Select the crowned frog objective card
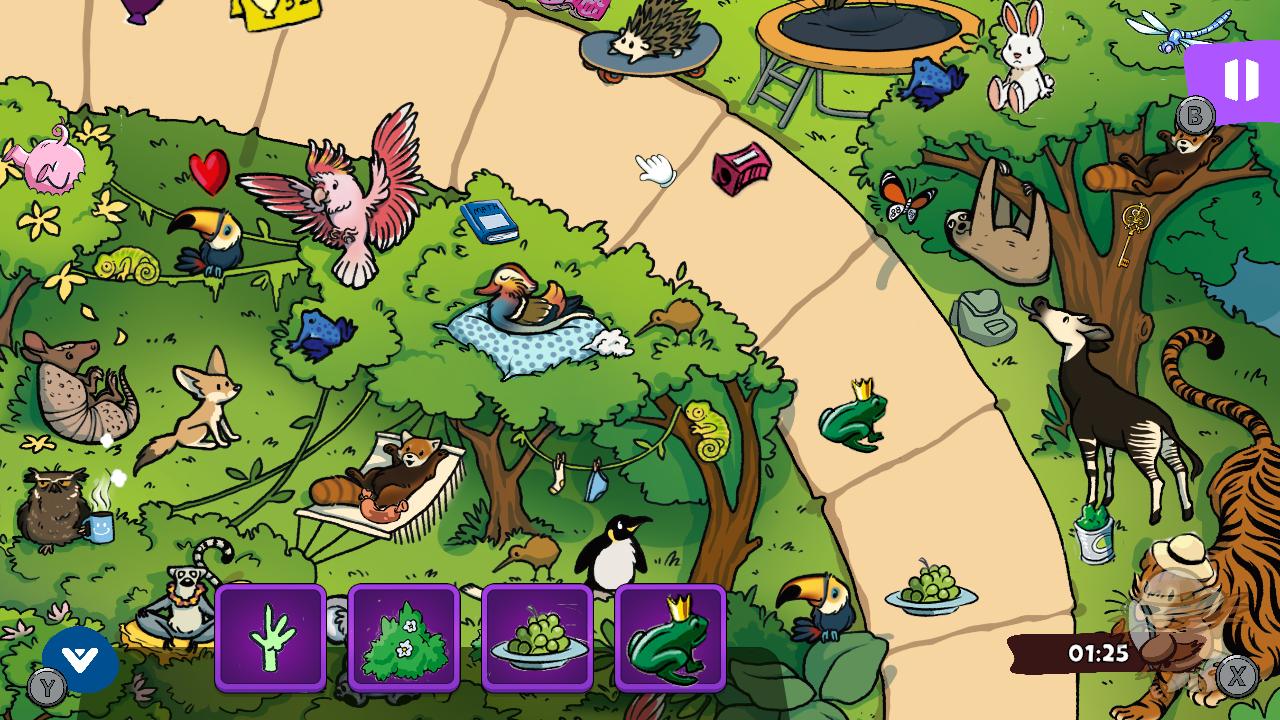1280x720 pixels. [670, 638]
